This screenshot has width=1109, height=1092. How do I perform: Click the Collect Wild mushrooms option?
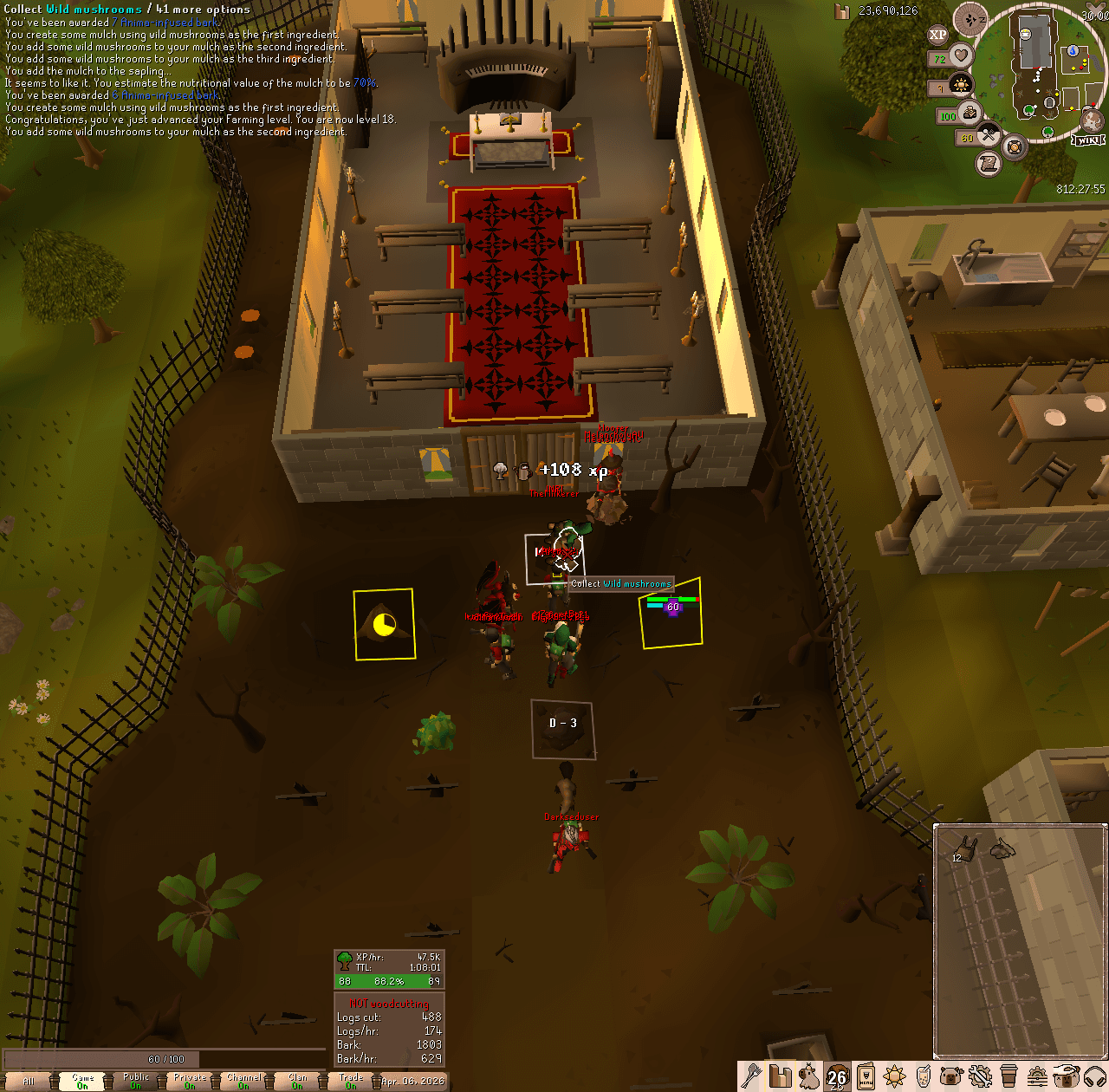[x=619, y=583]
